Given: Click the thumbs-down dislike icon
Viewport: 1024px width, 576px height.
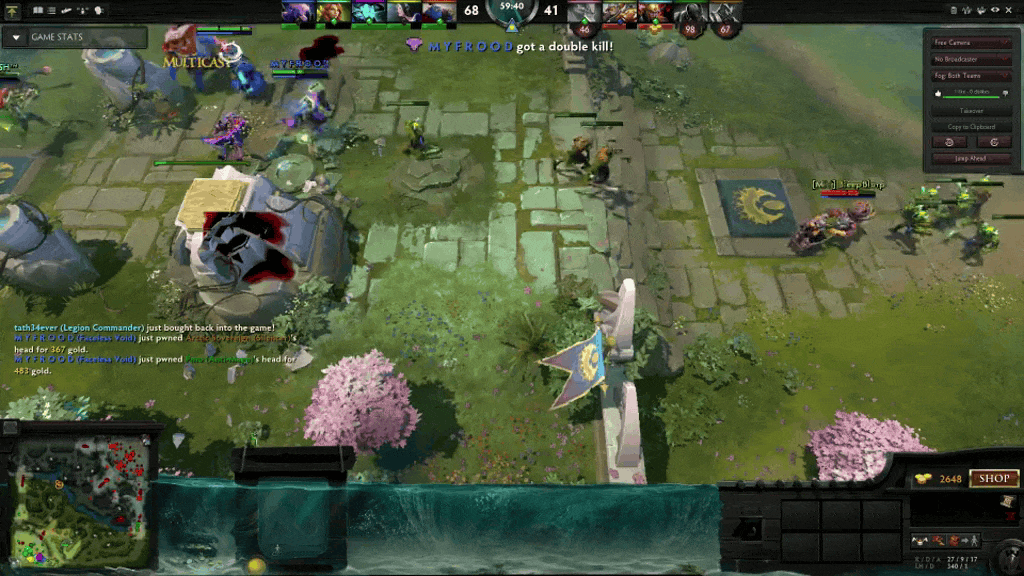Looking at the screenshot, I should coord(1006,94).
